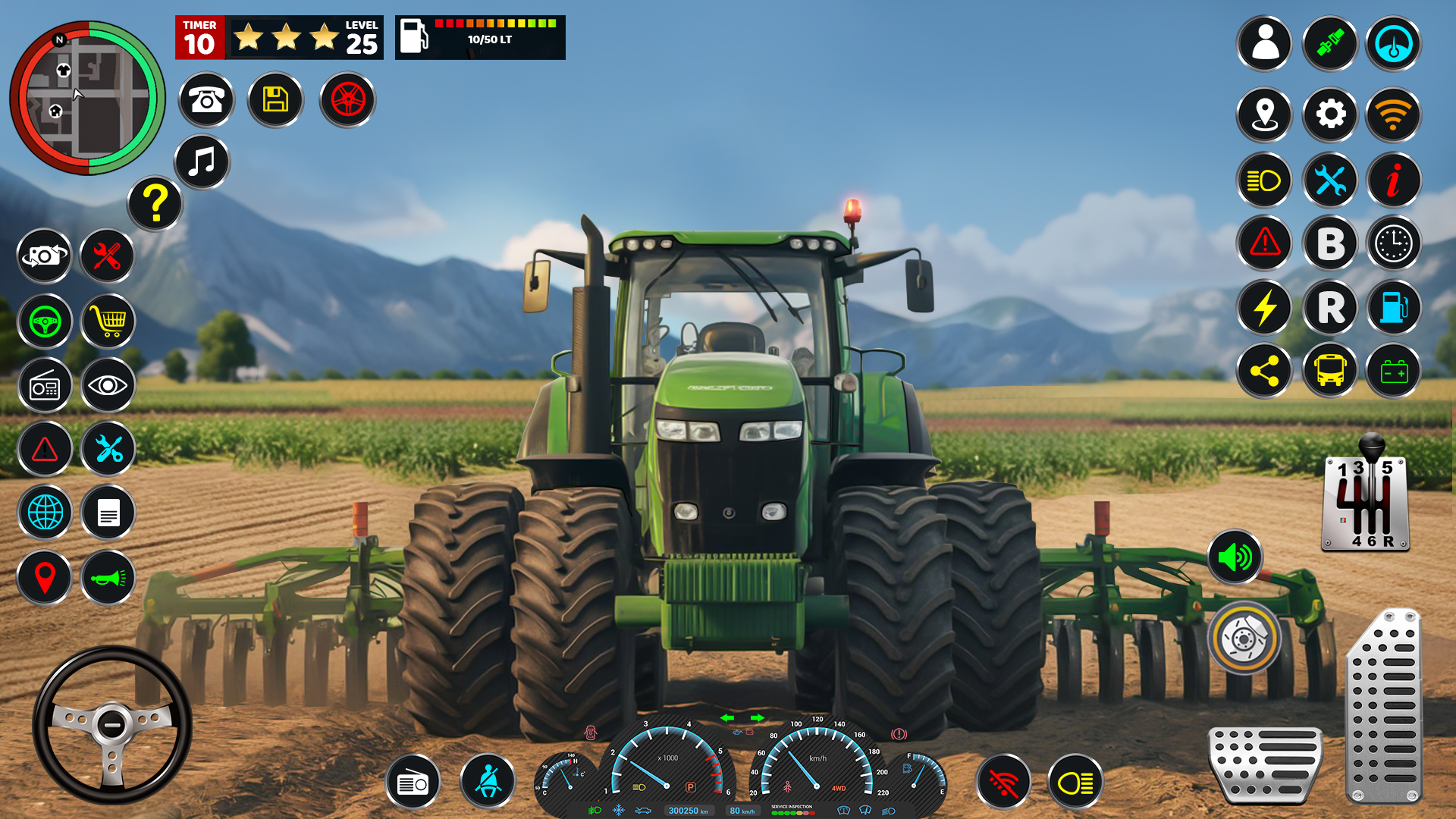Switch camera view with the eye icon

(x=107, y=386)
